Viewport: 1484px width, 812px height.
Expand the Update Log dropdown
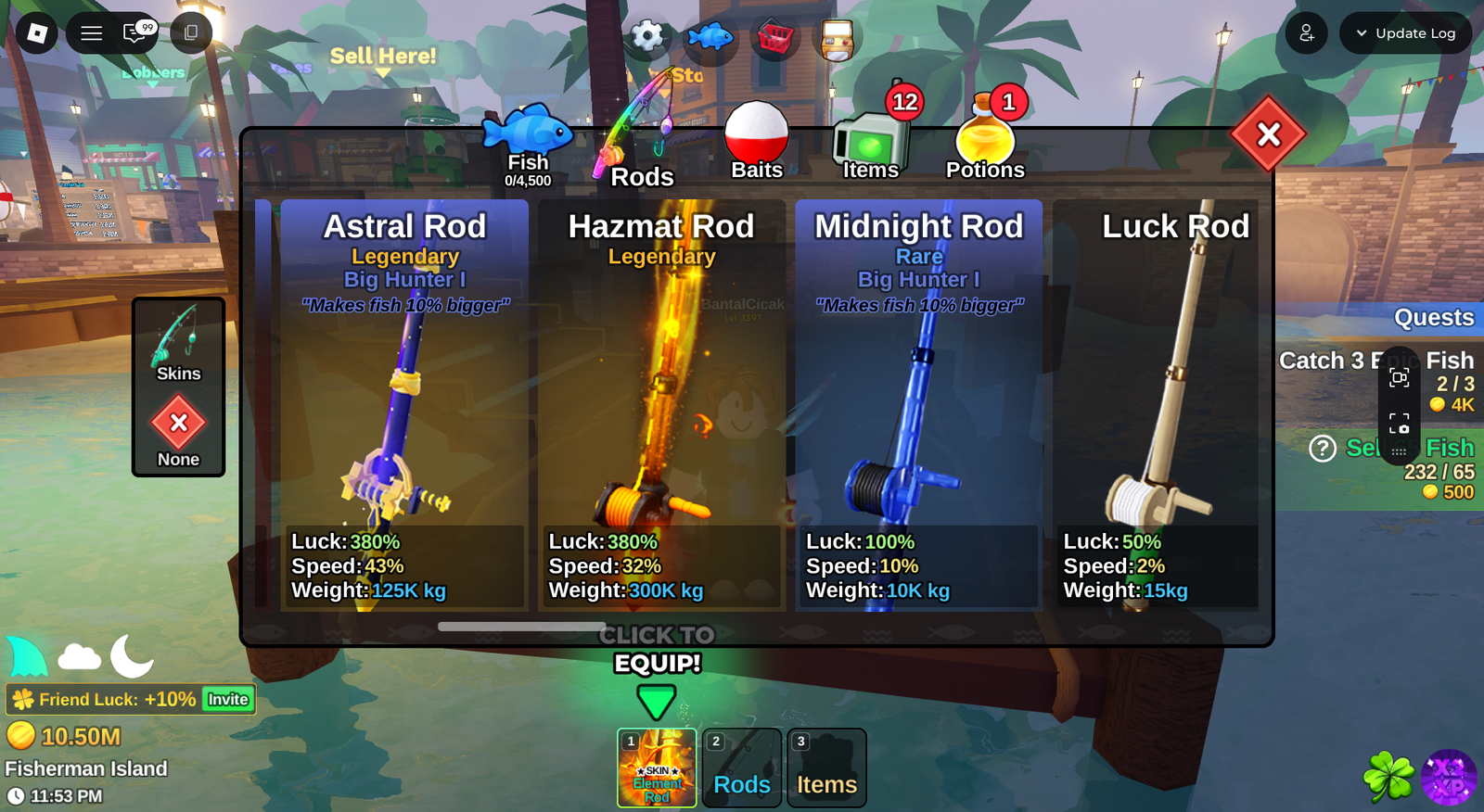[x=1405, y=33]
